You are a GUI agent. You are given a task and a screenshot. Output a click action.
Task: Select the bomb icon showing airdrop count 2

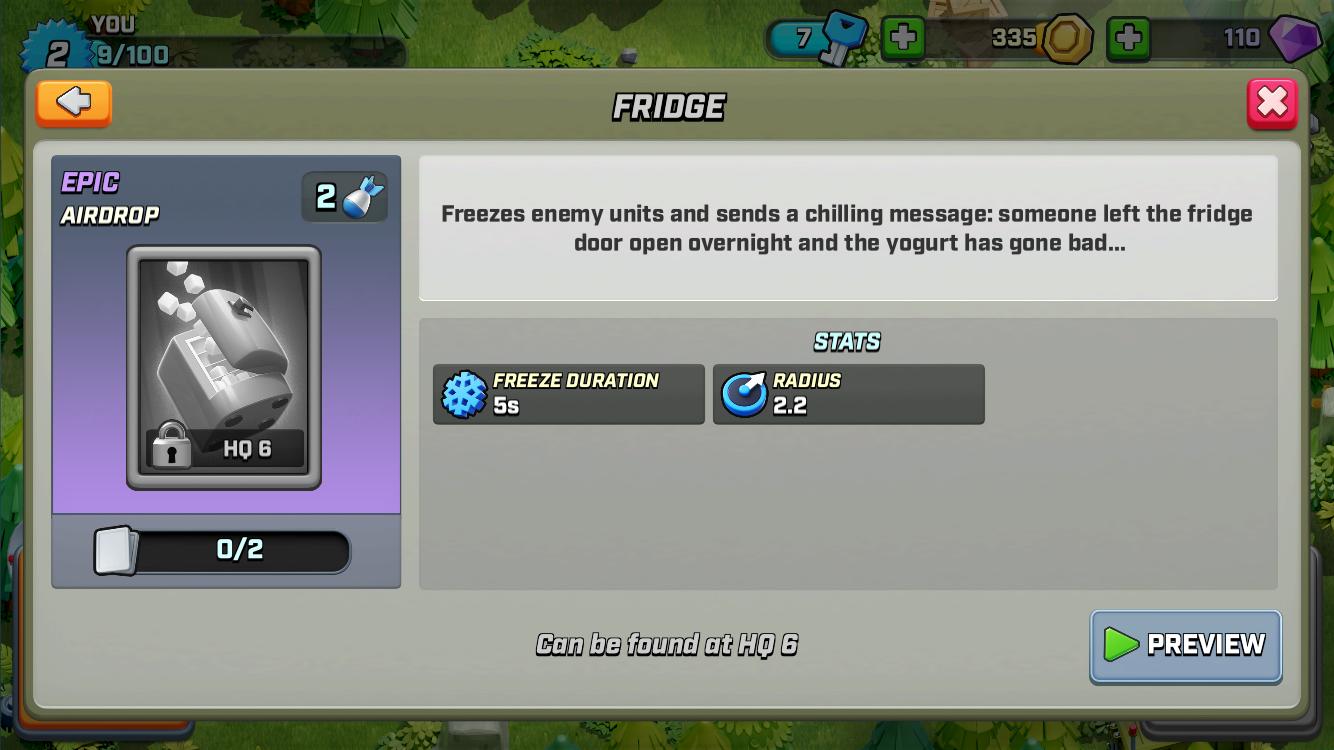pyautogui.click(x=344, y=195)
